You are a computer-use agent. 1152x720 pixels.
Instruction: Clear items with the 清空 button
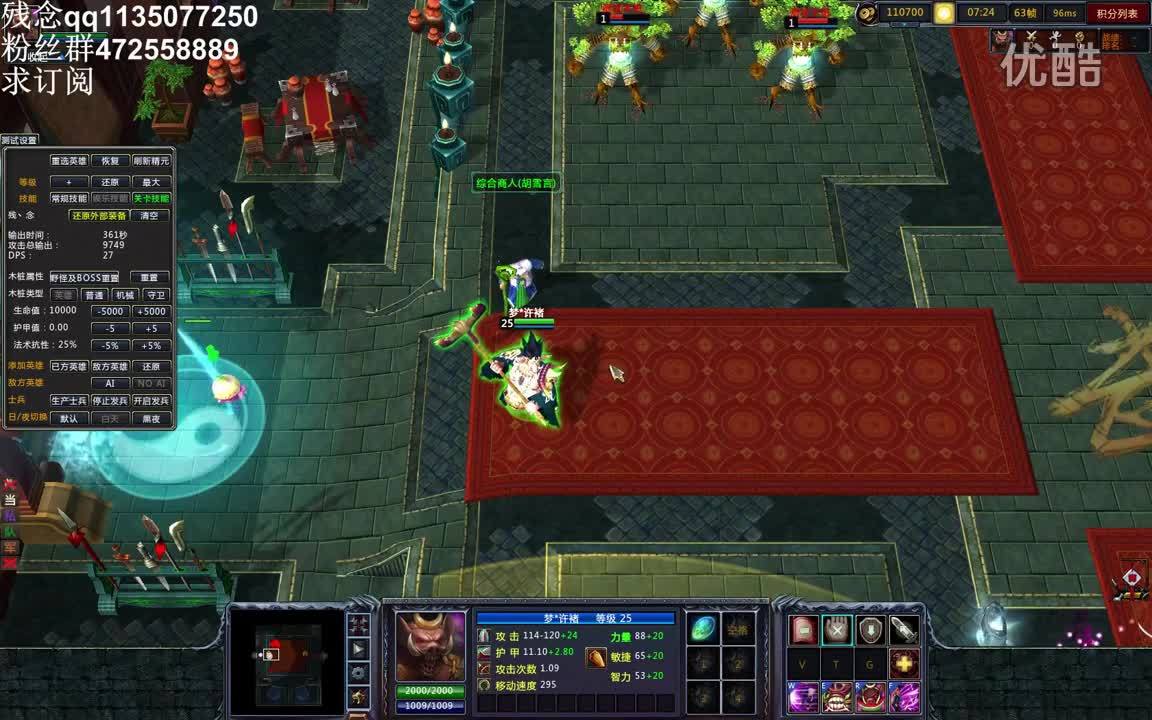coord(149,215)
